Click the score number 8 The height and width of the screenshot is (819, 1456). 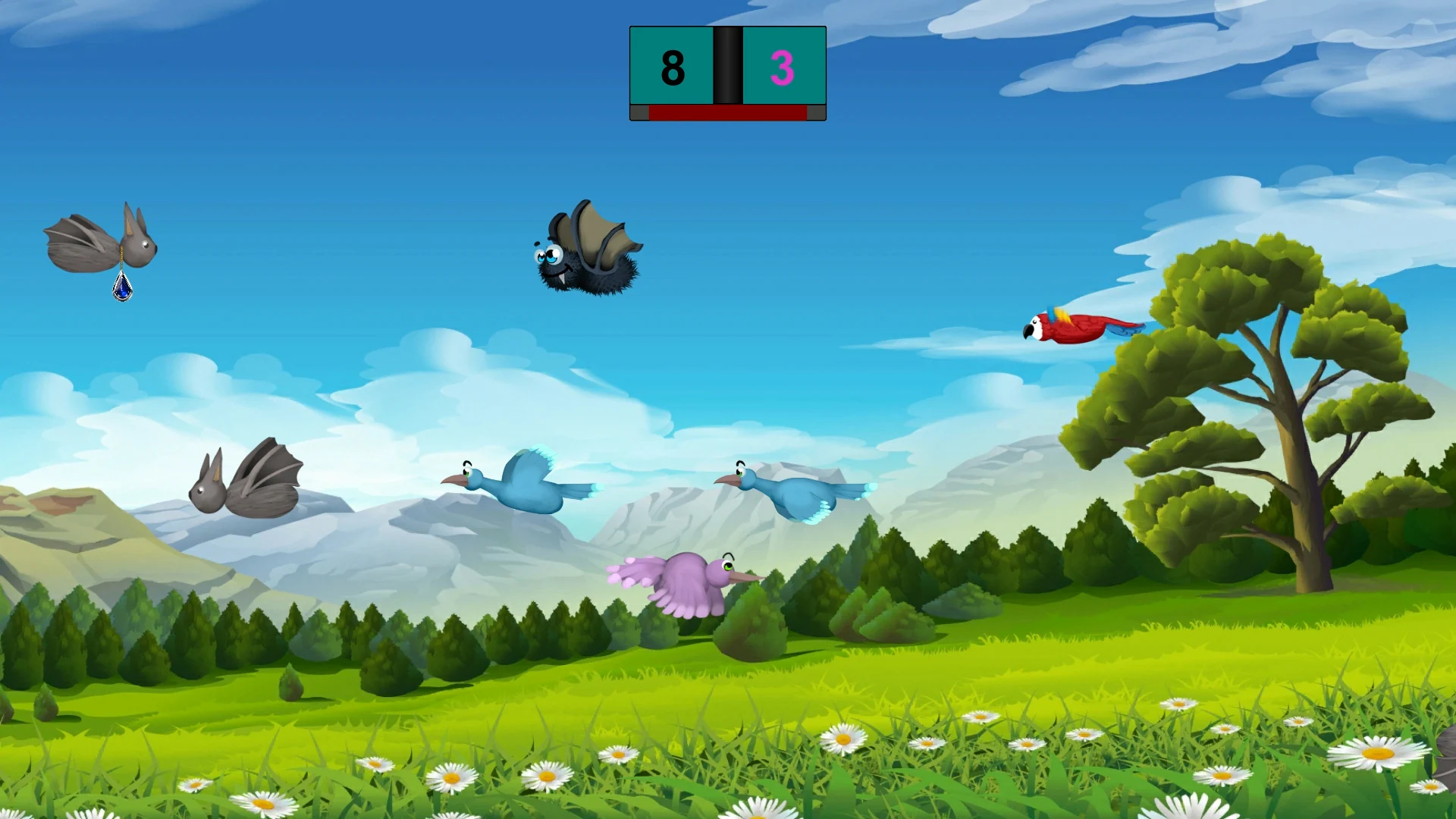tap(672, 68)
